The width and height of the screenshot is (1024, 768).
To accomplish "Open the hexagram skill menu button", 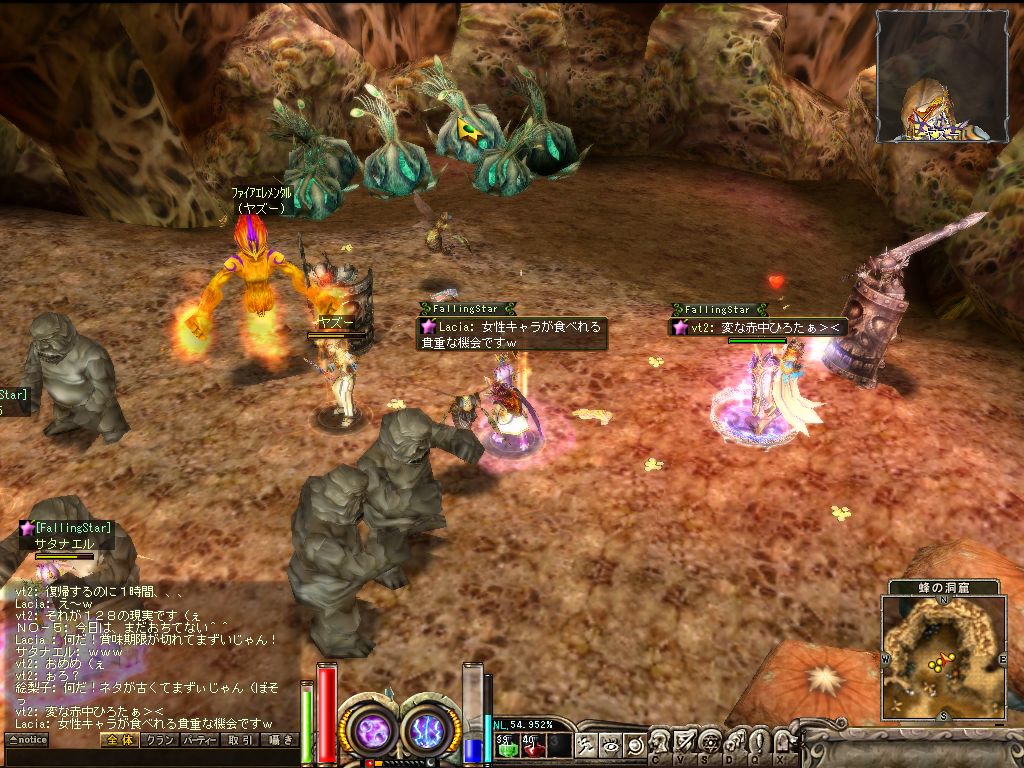I will tap(710, 741).
